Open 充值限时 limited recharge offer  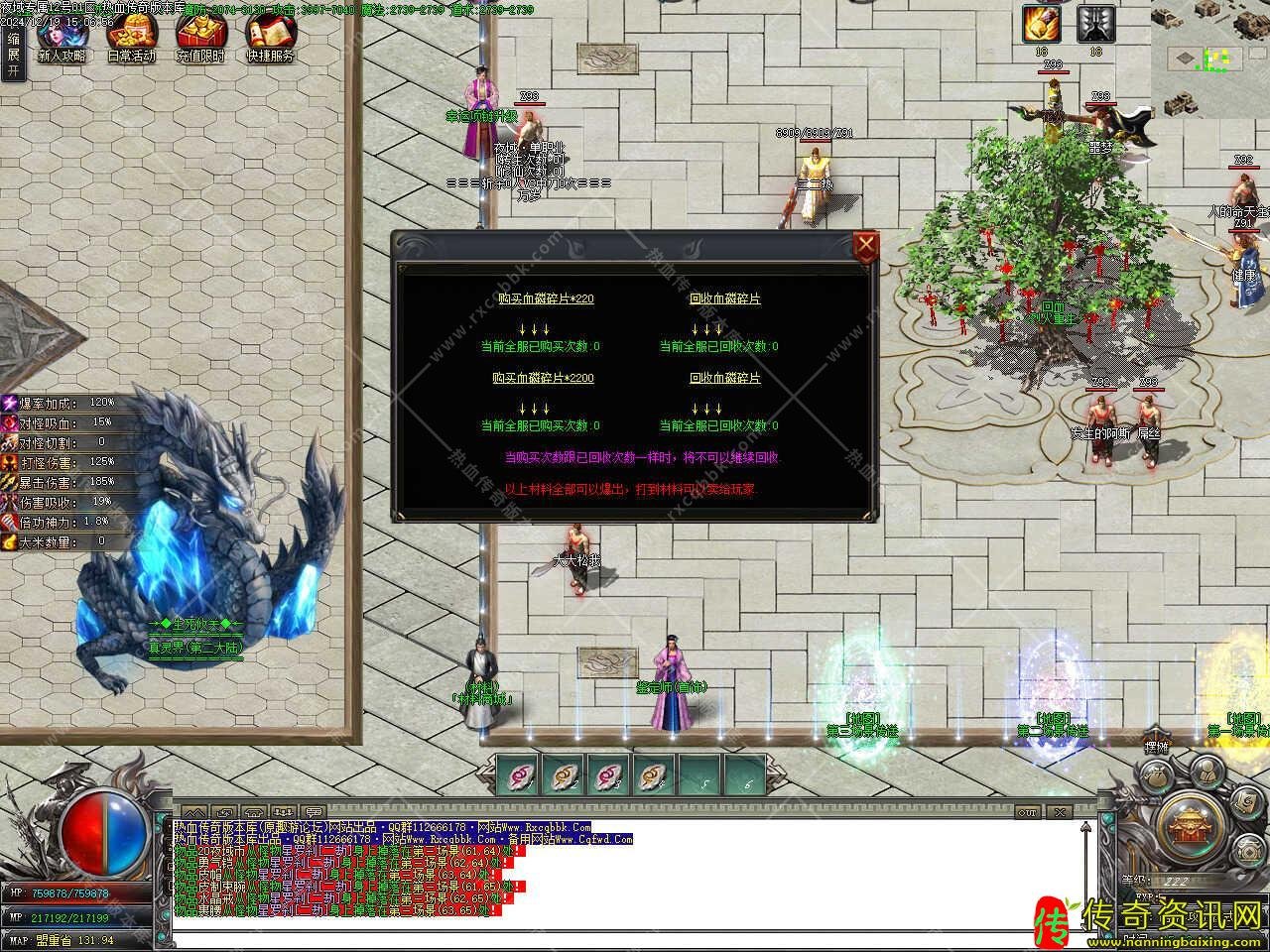(x=200, y=41)
